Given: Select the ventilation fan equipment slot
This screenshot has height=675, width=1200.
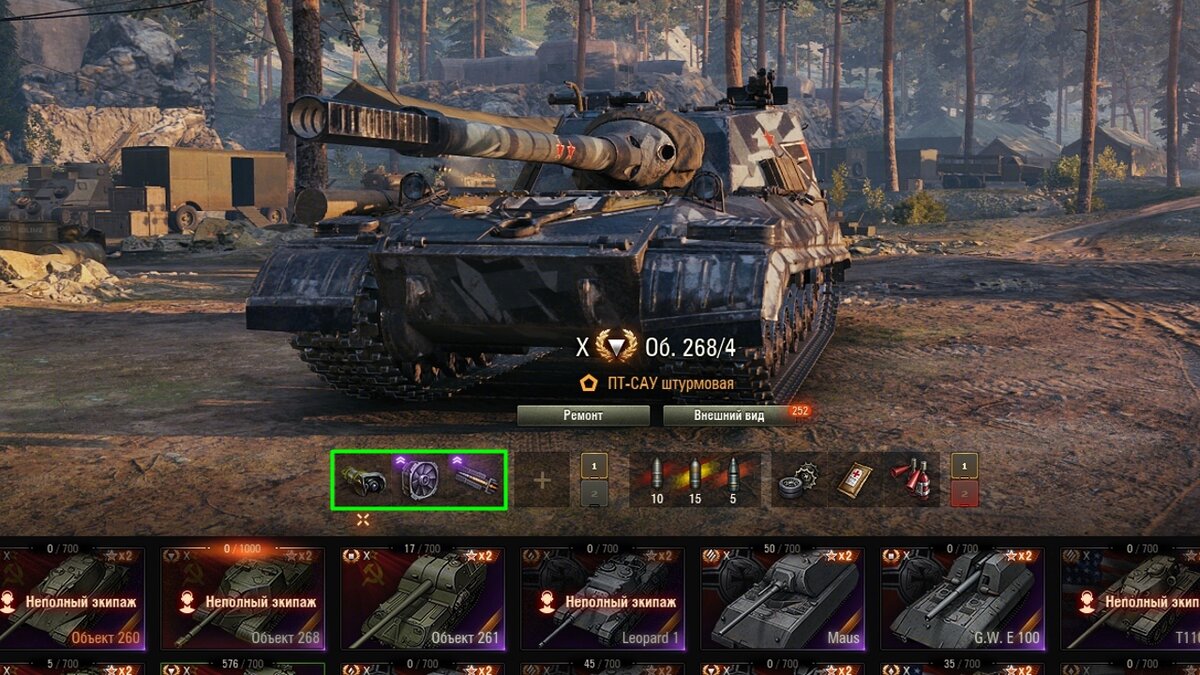Looking at the screenshot, I should pos(419,480).
